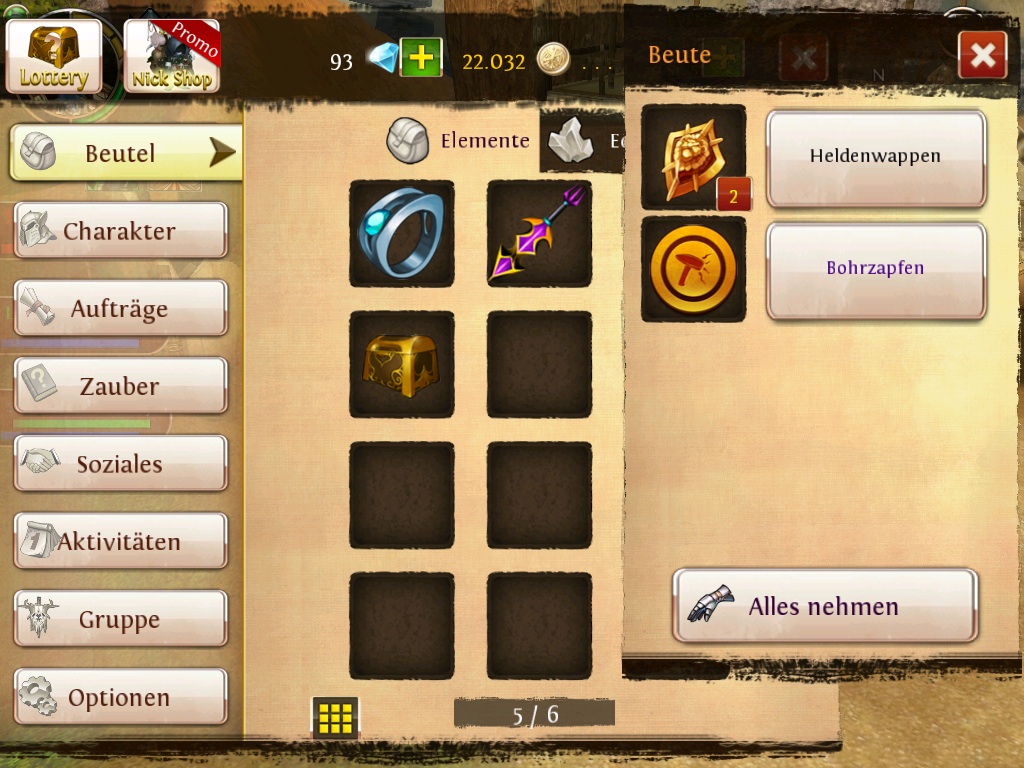This screenshot has width=1024, height=768.
Task: Open the Optionen menu
Action: (x=120, y=697)
